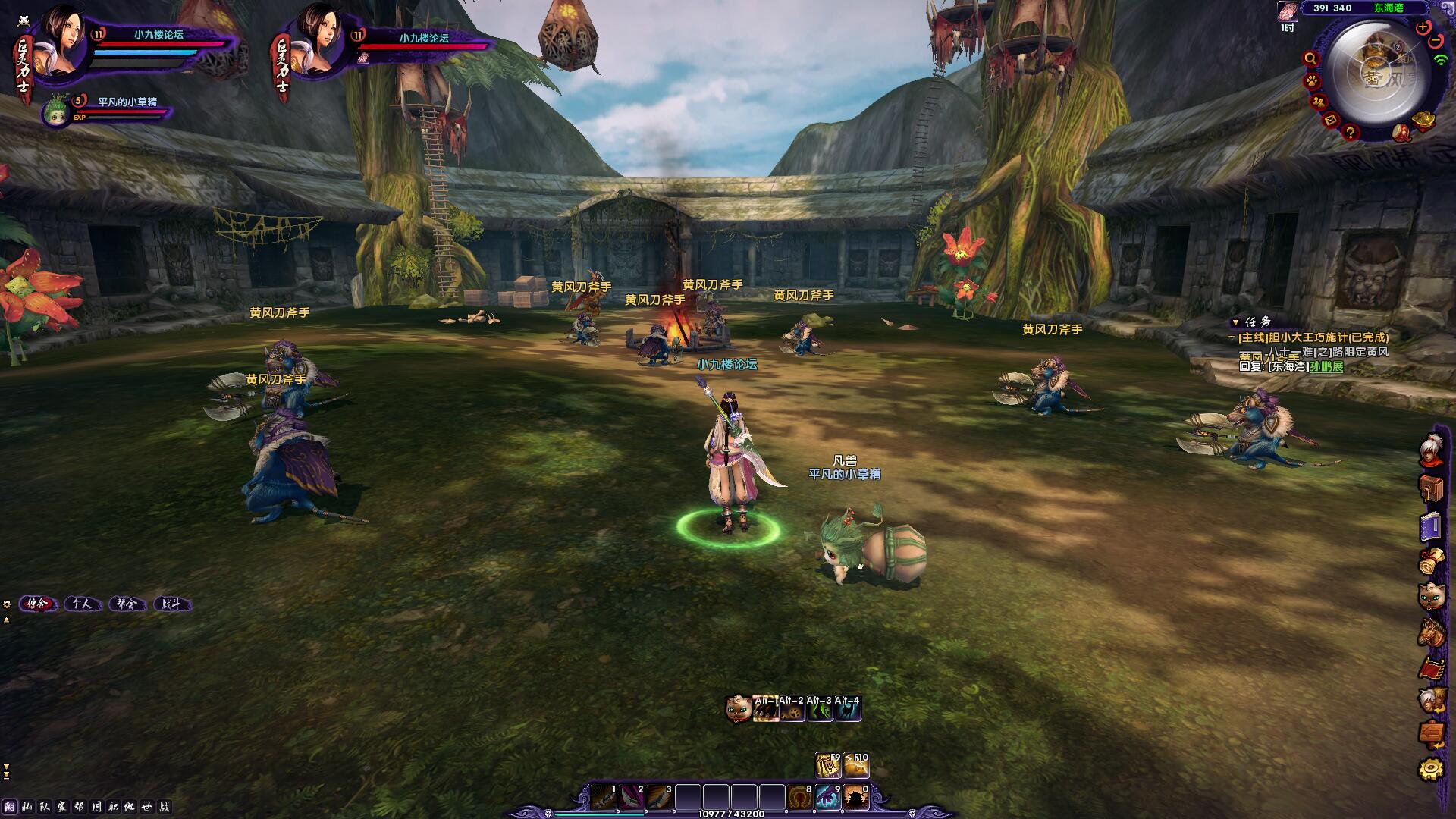Zoom in the minimap with the plus button
Screen dimensions: 1456x819
1423,27
